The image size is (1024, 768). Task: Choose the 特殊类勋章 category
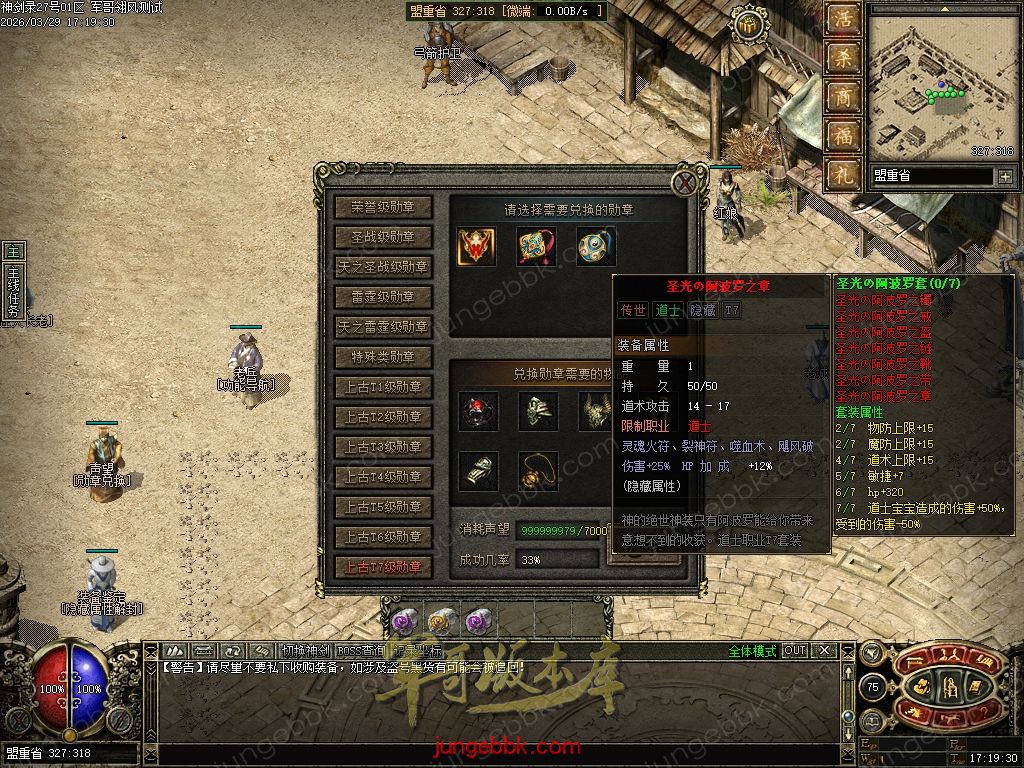click(x=383, y=357)
